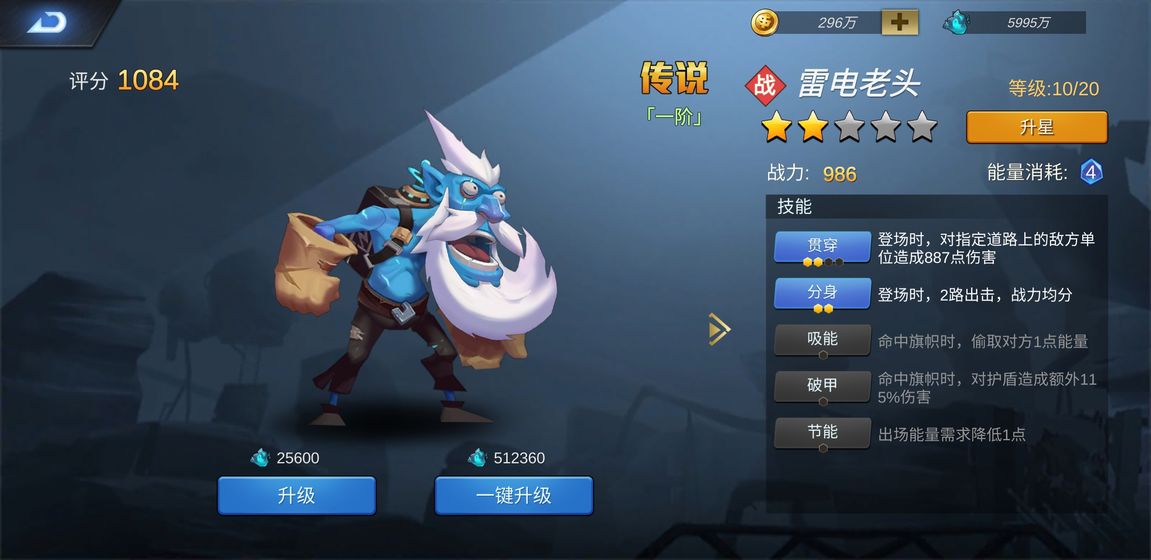
Task: Choose the 吸能 skill
Action: (x=822, y=340)
